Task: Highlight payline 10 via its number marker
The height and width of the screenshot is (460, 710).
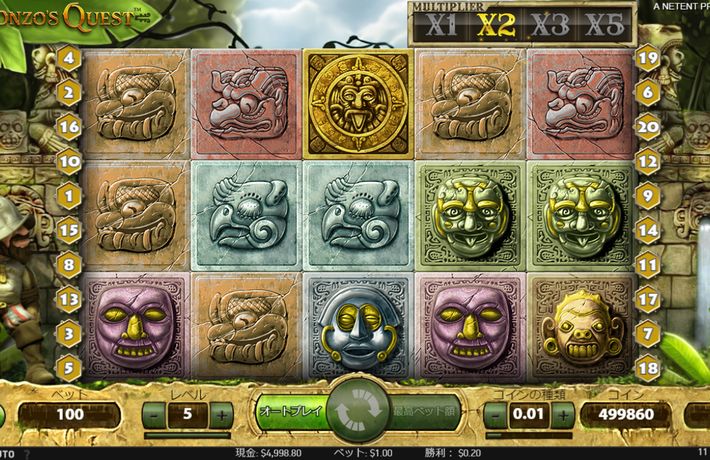Action: click(69, 160)
